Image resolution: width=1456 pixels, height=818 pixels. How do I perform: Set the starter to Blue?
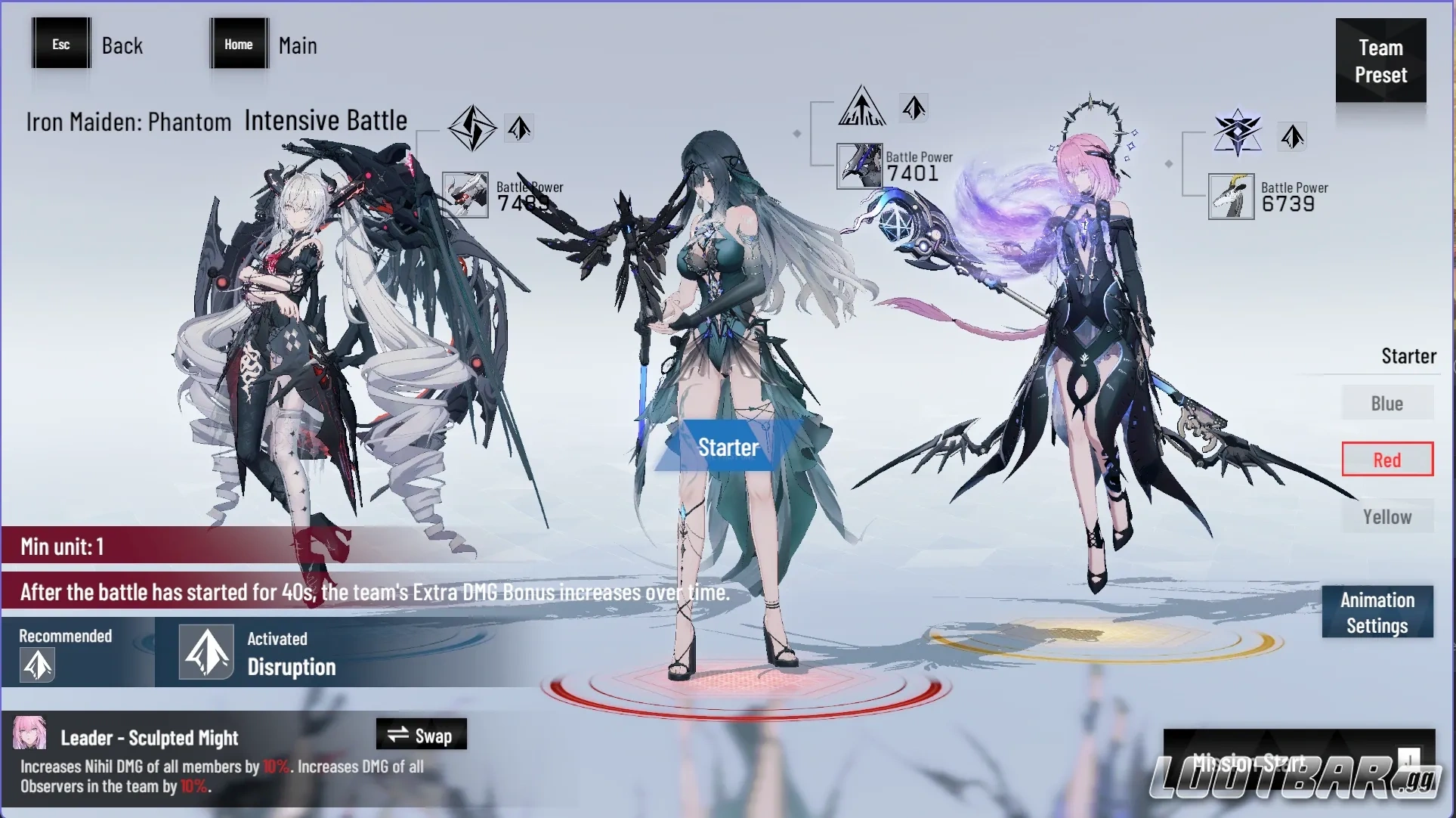point(1386,404)
